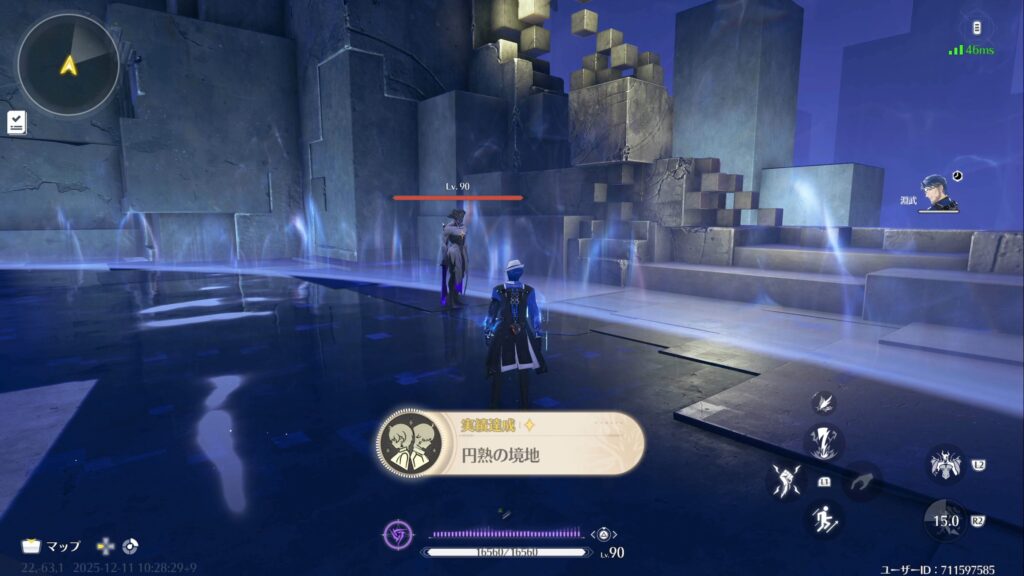Screen dimensions: 1024x576
Task: Use the skill showing 15.0 cooldown
Action: pyautogui.click(x=944, y=520)
